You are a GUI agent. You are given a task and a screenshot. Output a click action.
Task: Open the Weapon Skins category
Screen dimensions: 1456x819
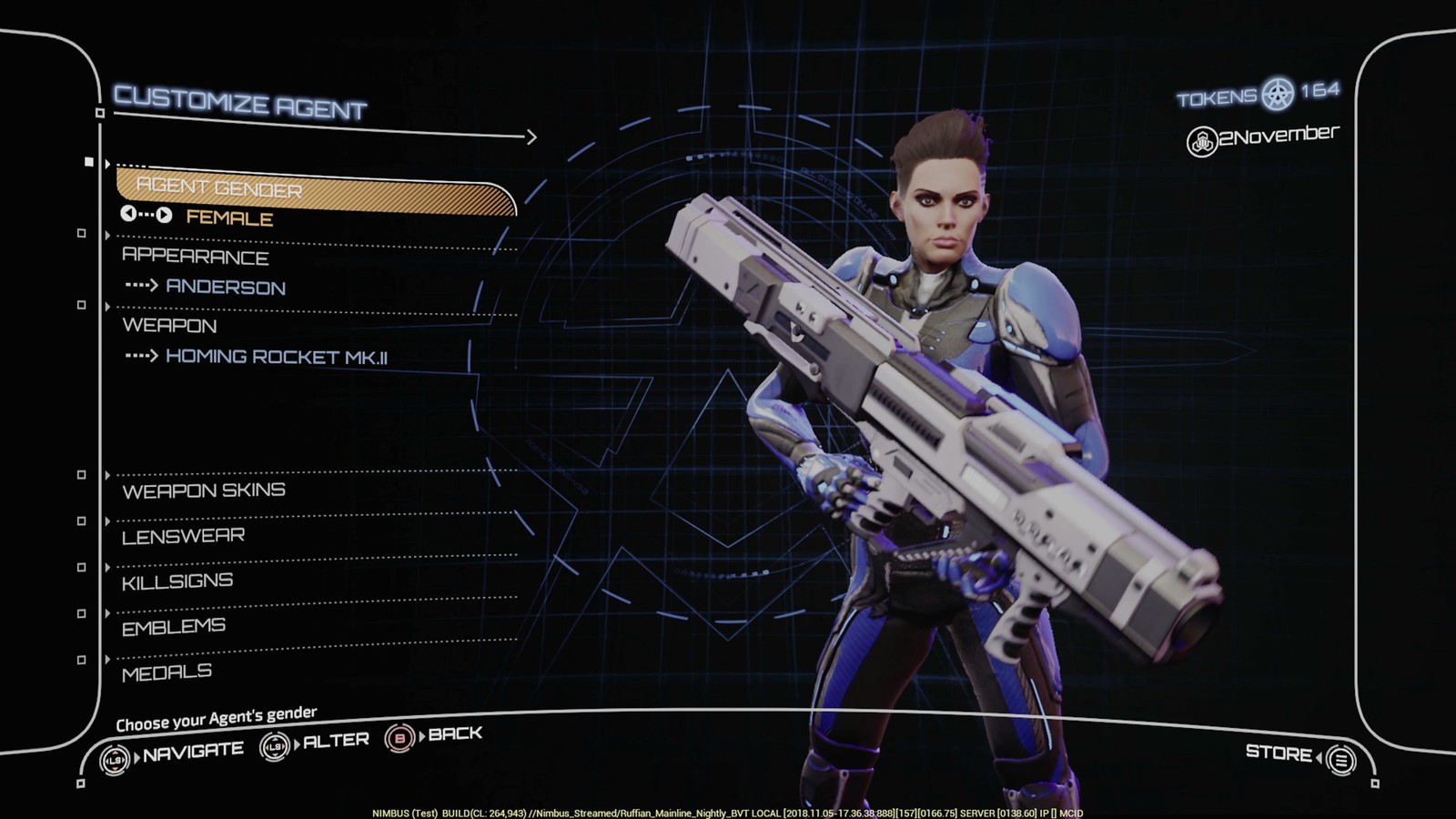coord(204,490)
